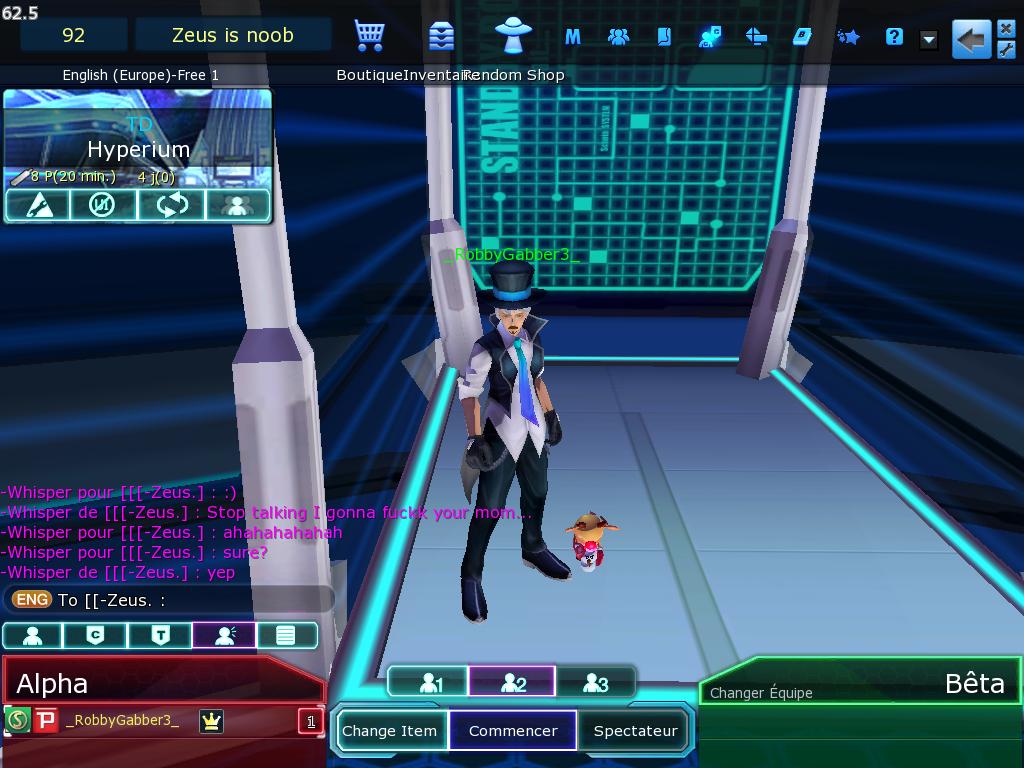Select the clan chat tab
The width and height of the screenshot is (1024, 768).
pos(95,635)
